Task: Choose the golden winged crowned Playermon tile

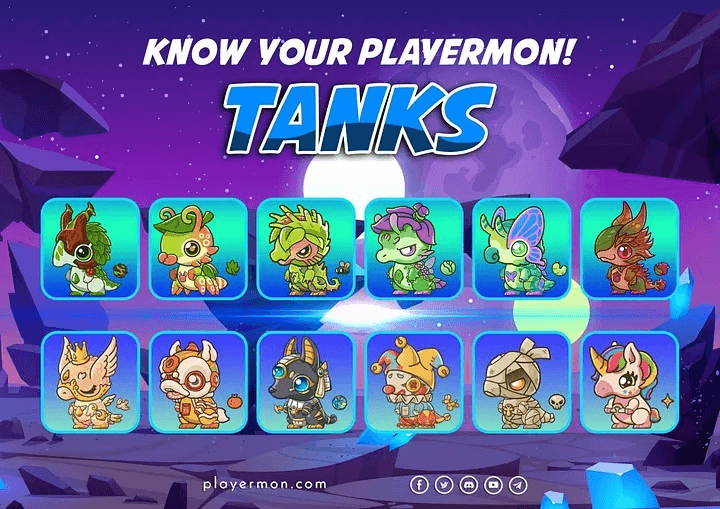Action: point(89,381)
